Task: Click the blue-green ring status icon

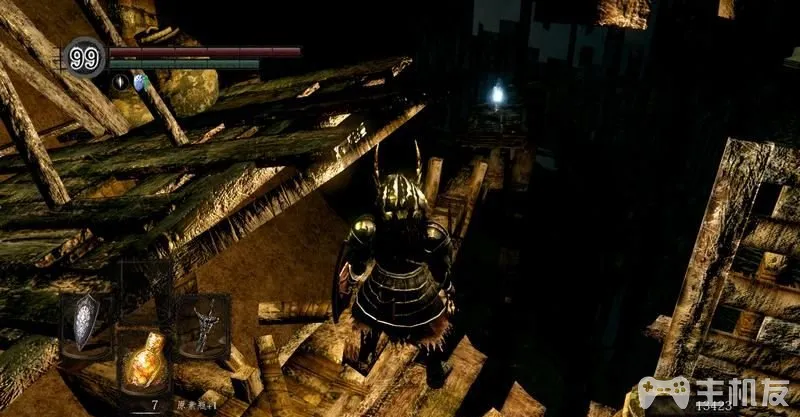Action: [x=139, y=81]
